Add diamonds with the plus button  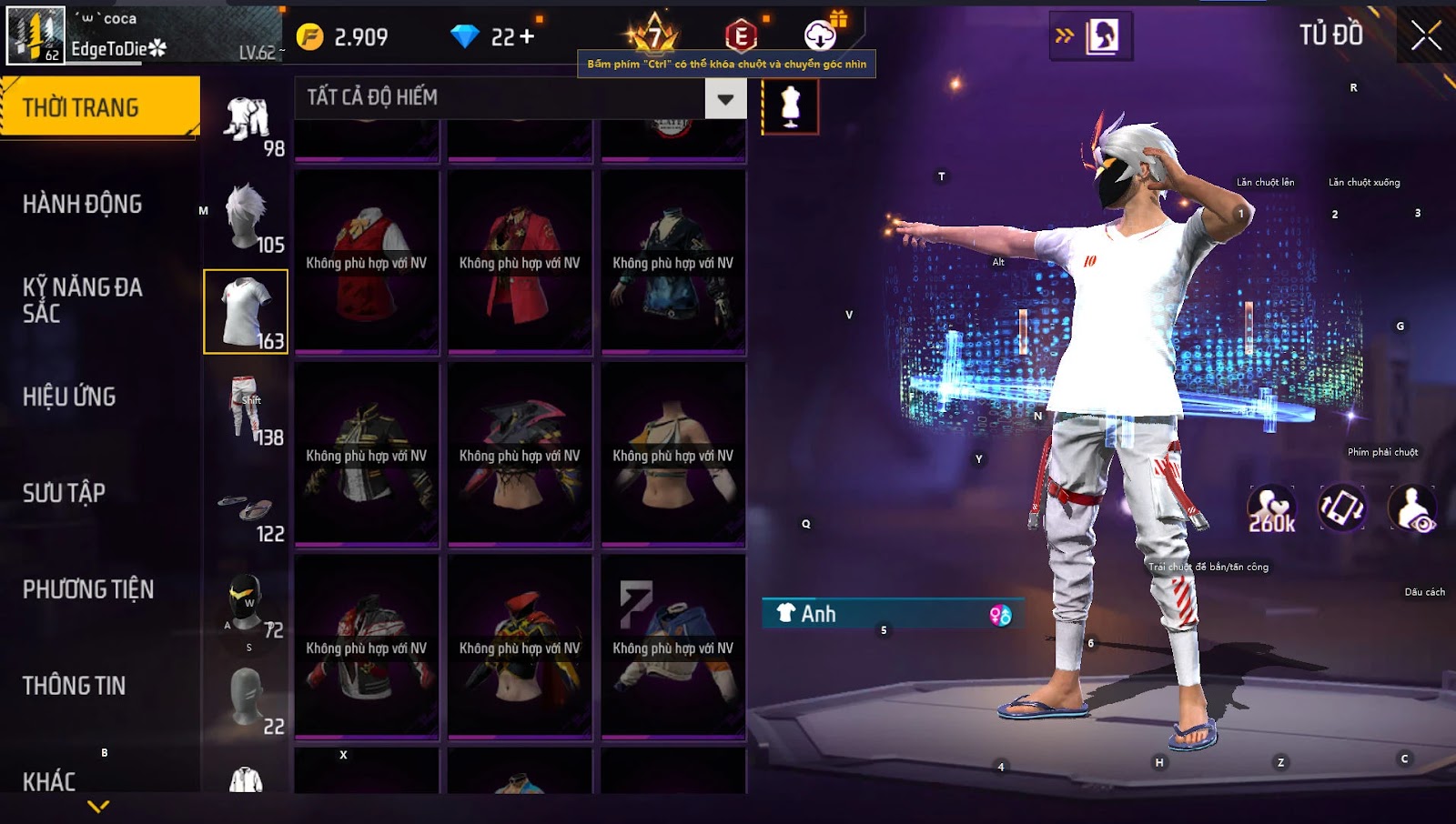tap(526, 36)
